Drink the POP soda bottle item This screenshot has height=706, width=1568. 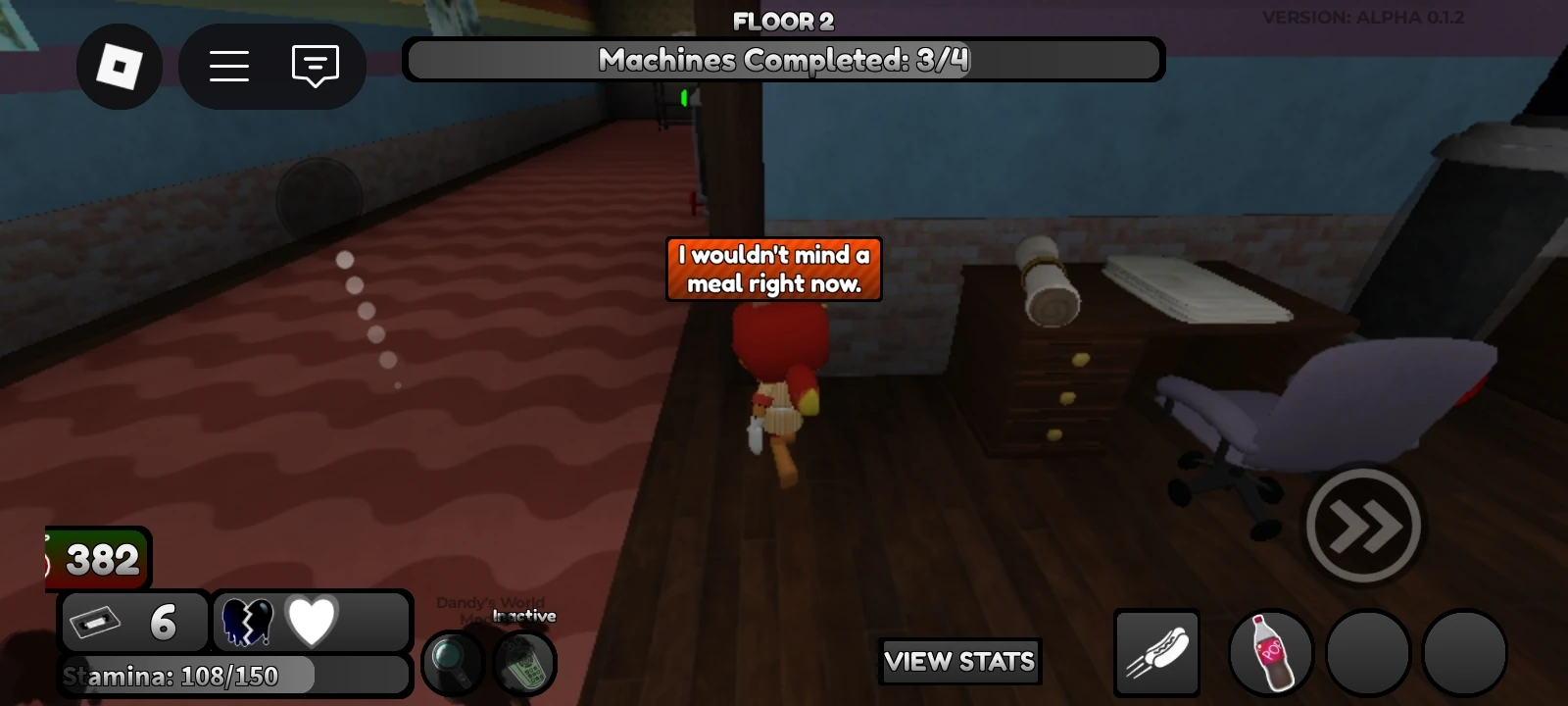[x=1270, y=652]
